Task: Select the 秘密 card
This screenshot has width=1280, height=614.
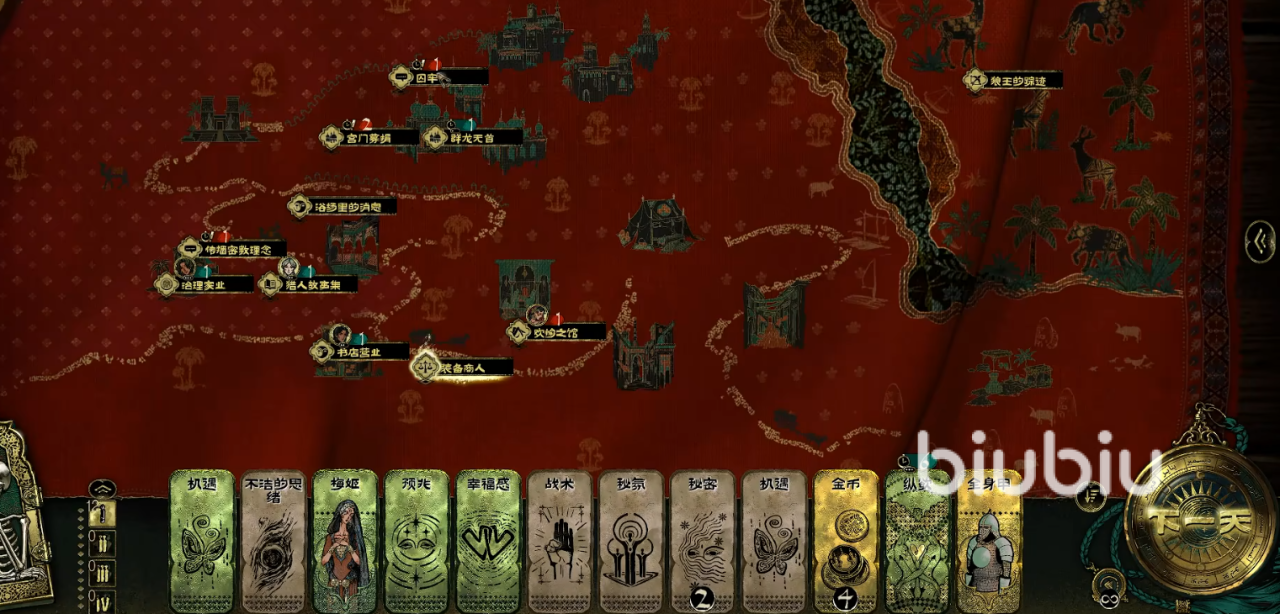Action: pyautogui.click(x=703, y=542)
